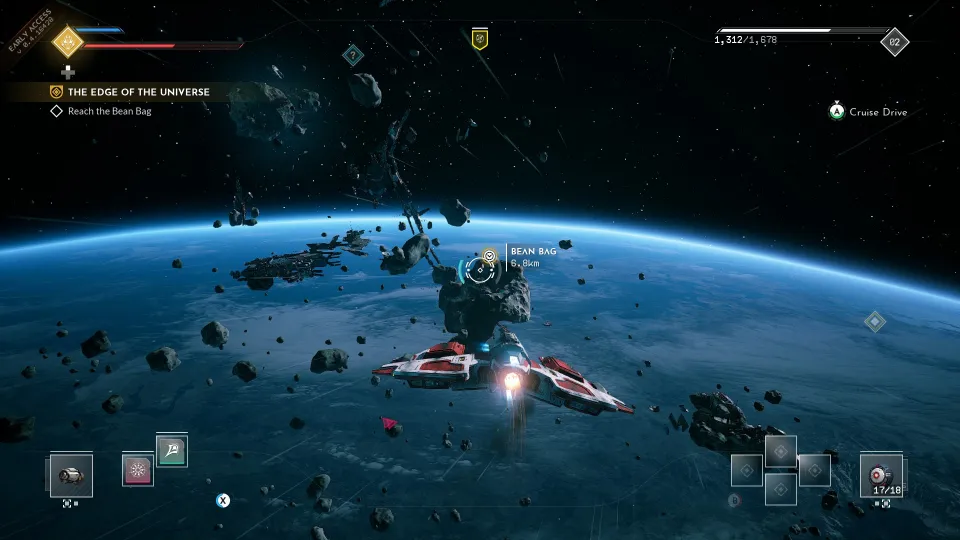Viewport: 960px width, 540px height.
Task: Click the question mark diamond compass marker
Action: coord(352,55)
